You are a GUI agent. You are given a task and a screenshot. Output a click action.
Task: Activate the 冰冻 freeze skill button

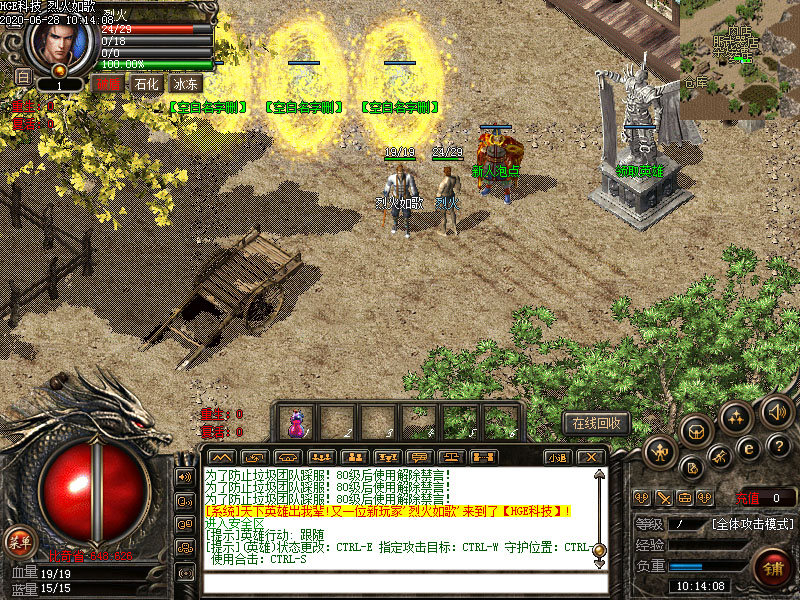click(186, 85)
